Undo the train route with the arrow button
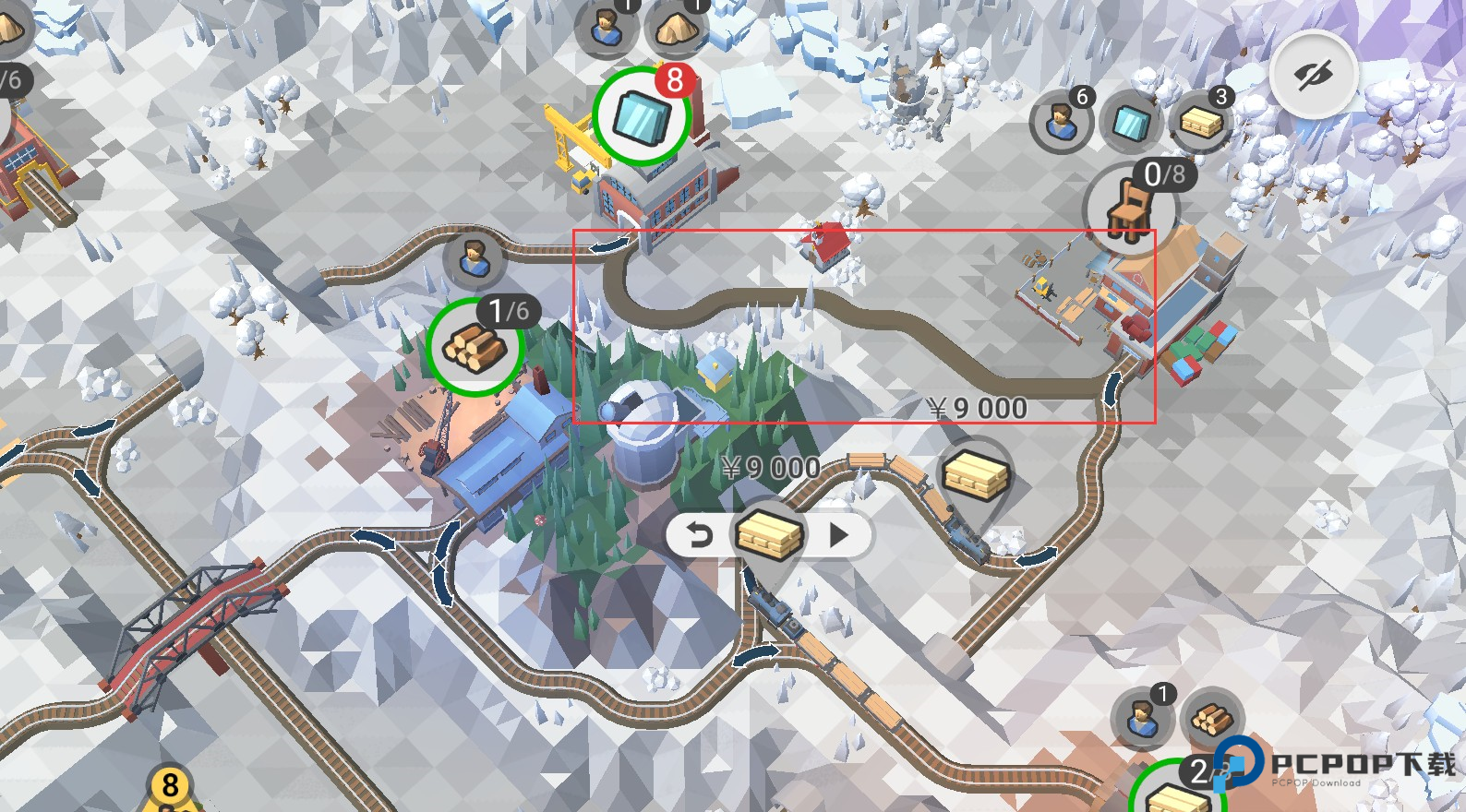 pos(700,535)
